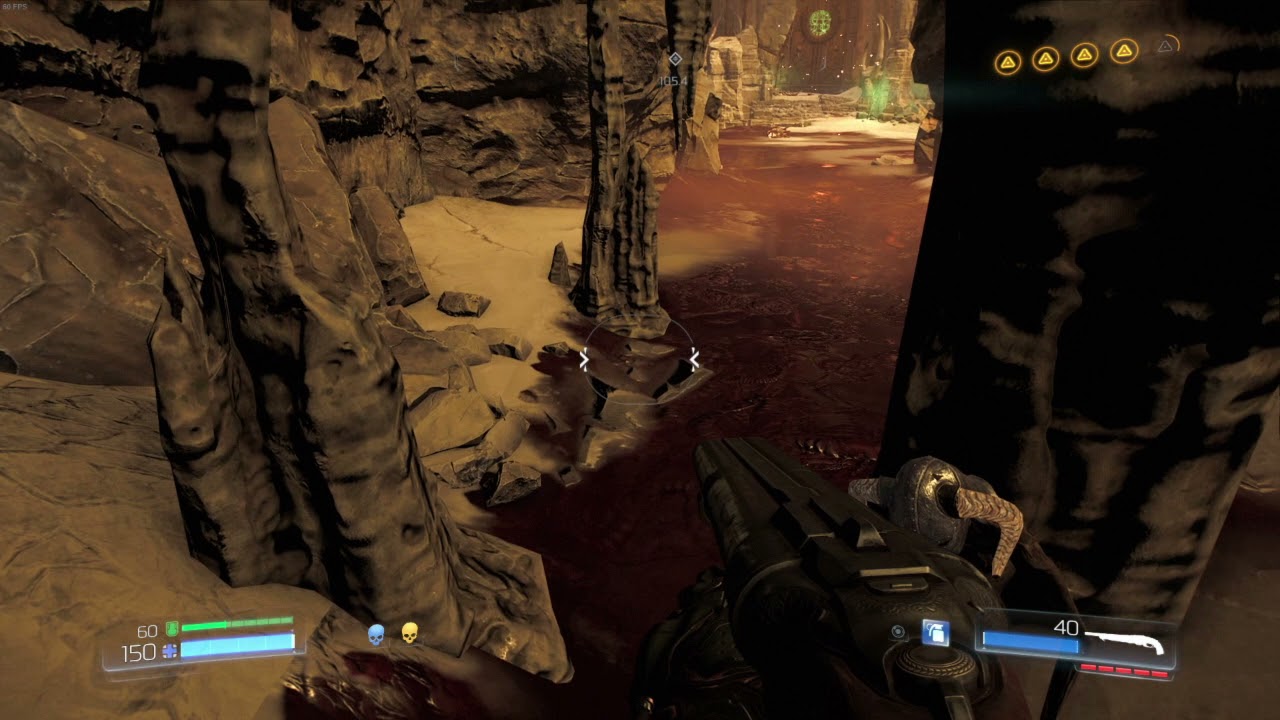Select the yellow skull key icon
The width and height of the screenshot is (1280, 720).
pyautogui.click(x=409, y=633)
